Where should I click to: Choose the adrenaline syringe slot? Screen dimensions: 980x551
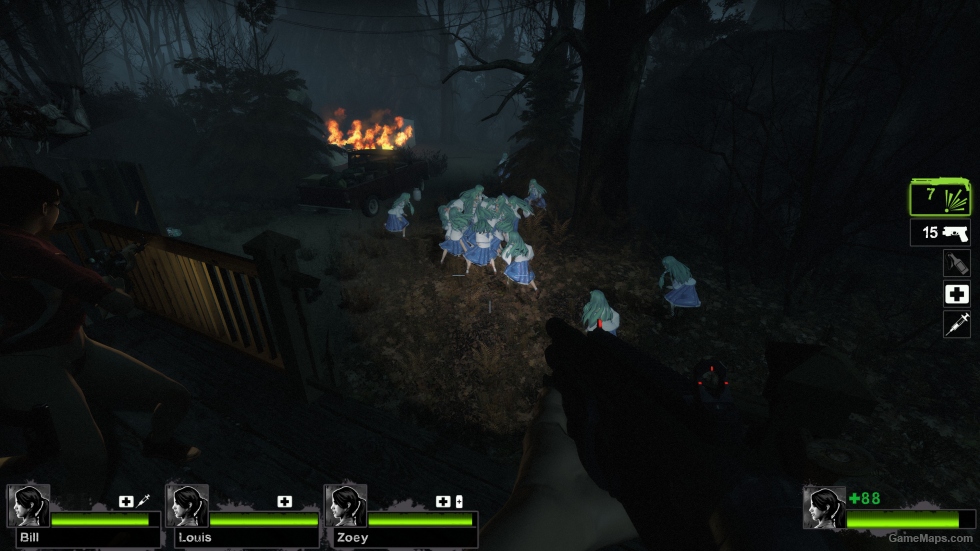[x=956, y=324]
